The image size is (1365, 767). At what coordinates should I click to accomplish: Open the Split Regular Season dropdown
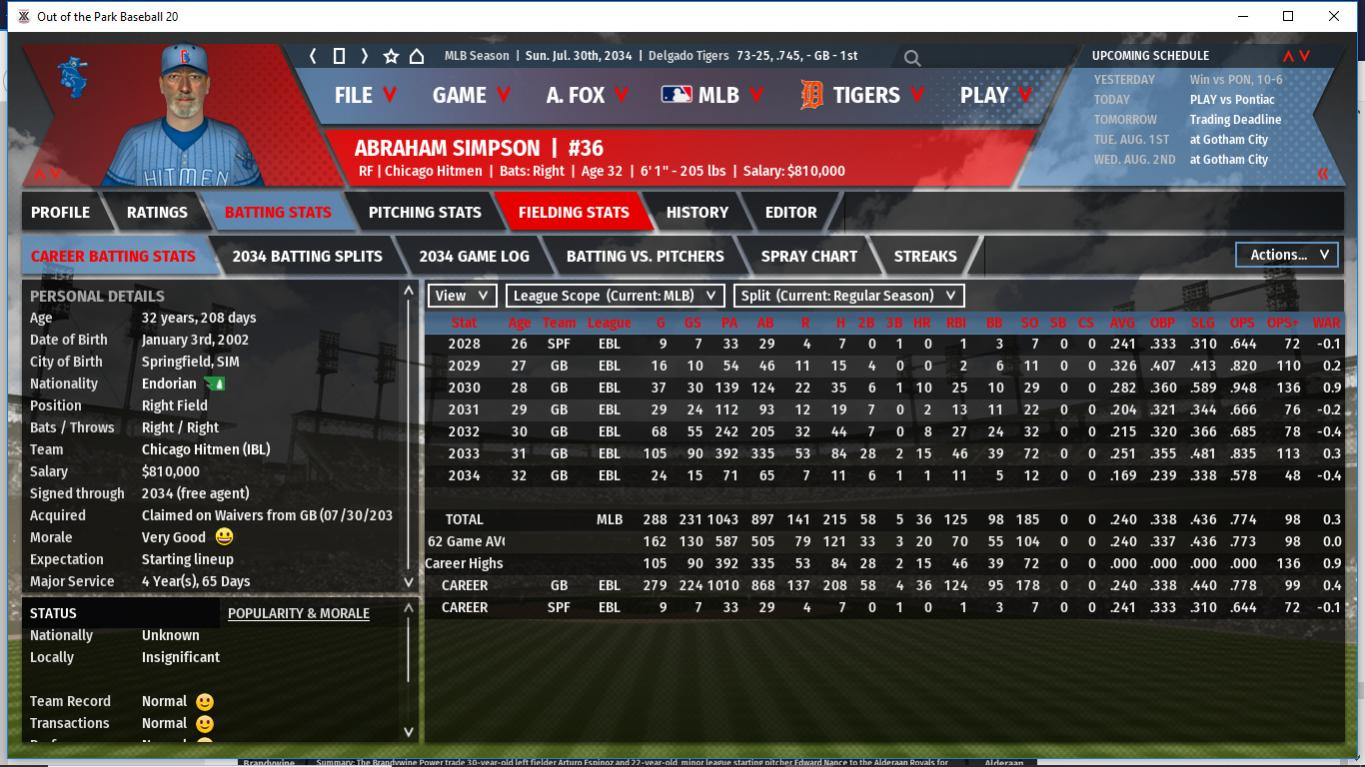(x=849, y=296)
